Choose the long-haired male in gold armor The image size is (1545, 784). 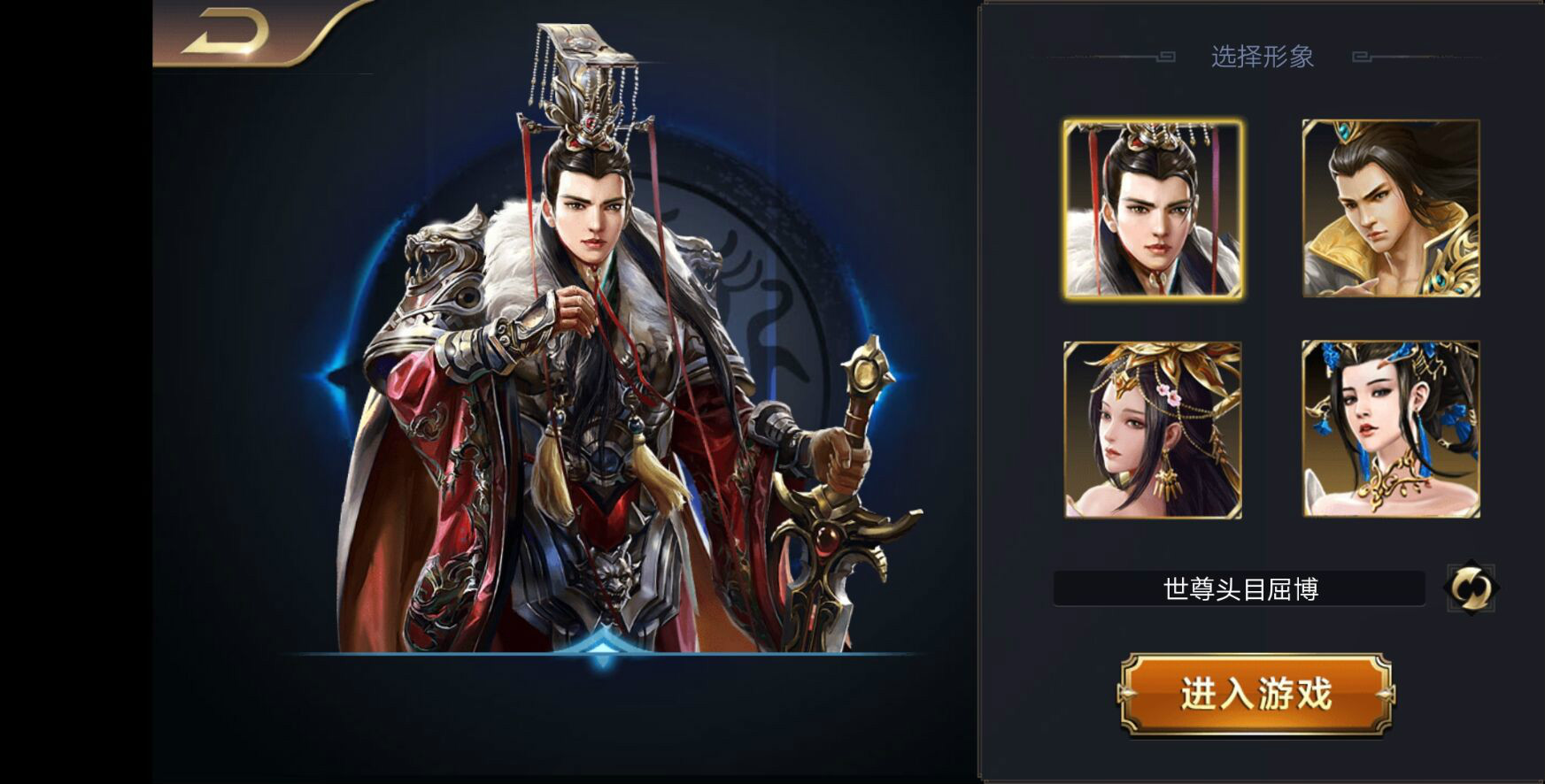(x=1390, y=209)
